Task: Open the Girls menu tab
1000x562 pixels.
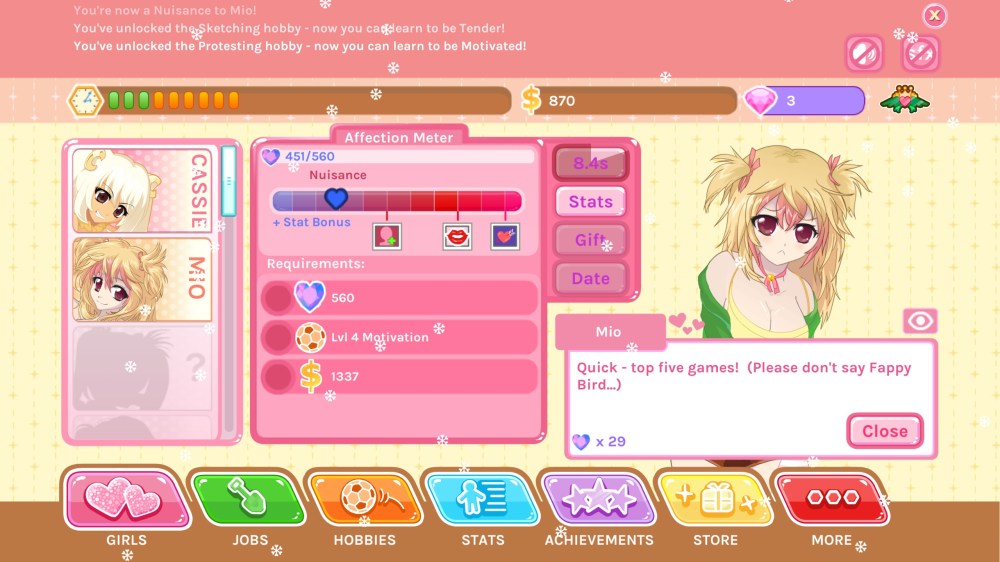Action: (126, 500)
